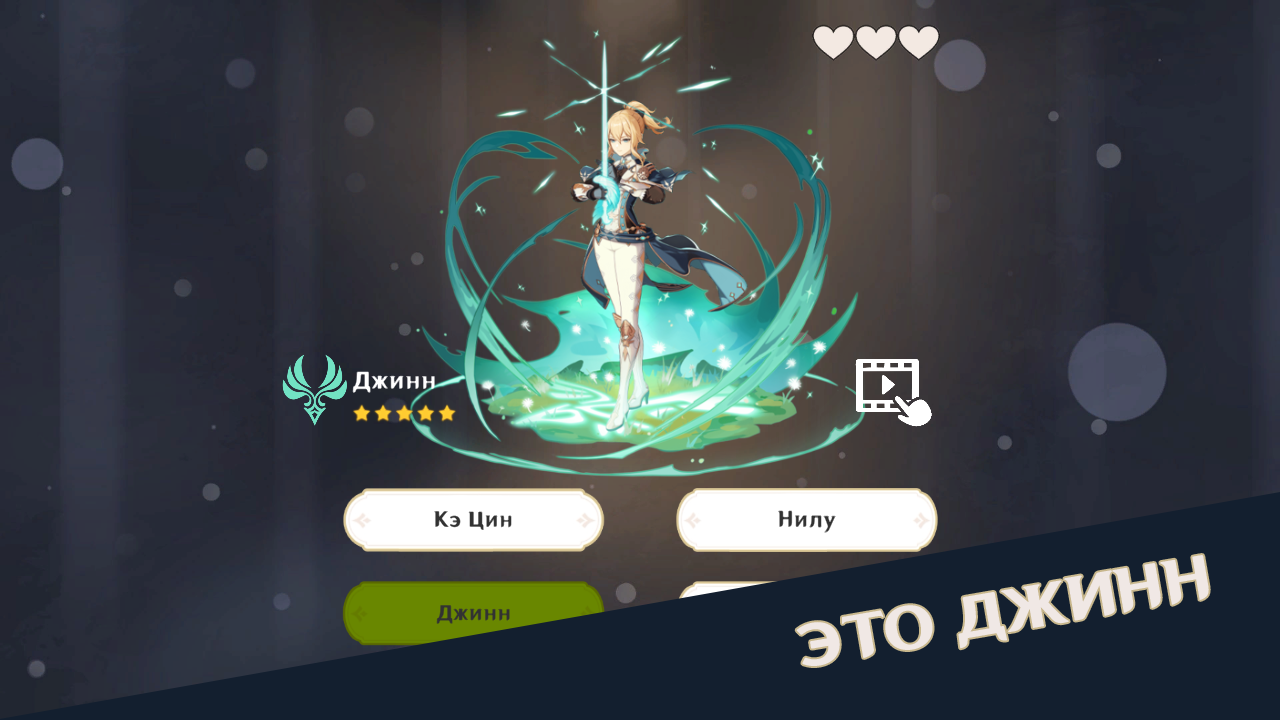
Task: Click the left chevron on green Джинн button
Action: [x=358, y=612]
